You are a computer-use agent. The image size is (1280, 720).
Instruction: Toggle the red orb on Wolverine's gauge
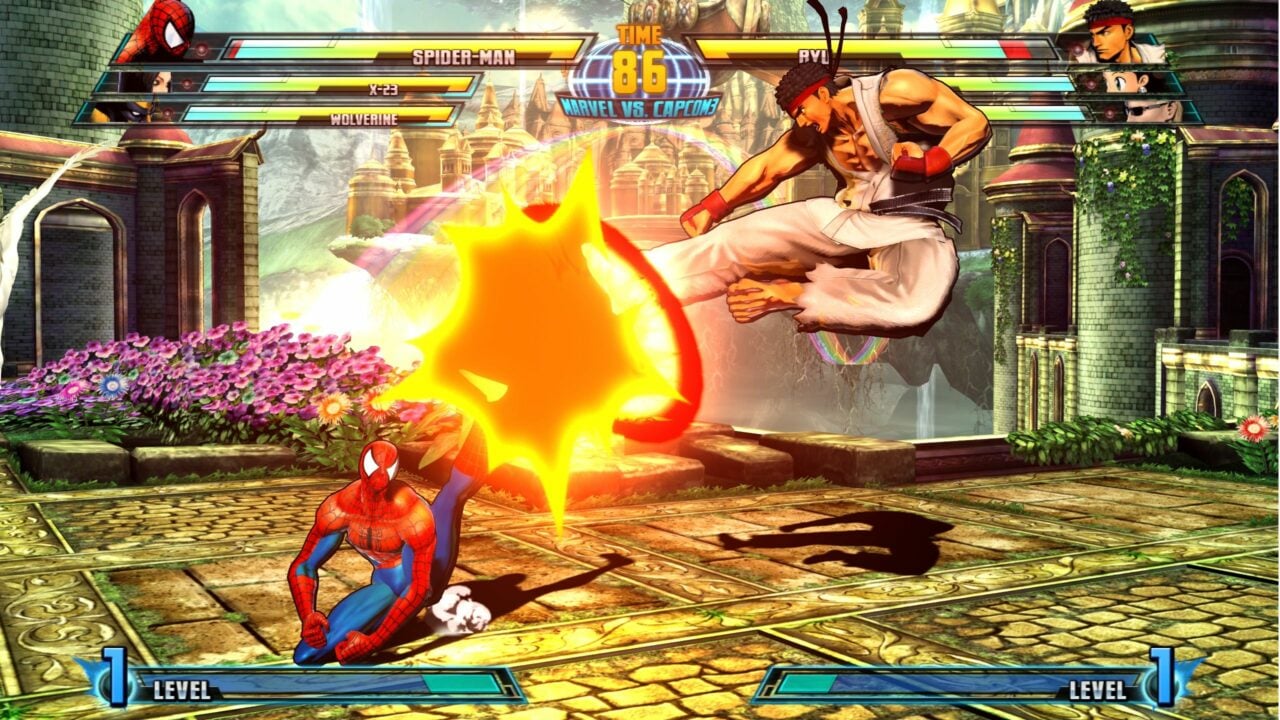(168, 113)
